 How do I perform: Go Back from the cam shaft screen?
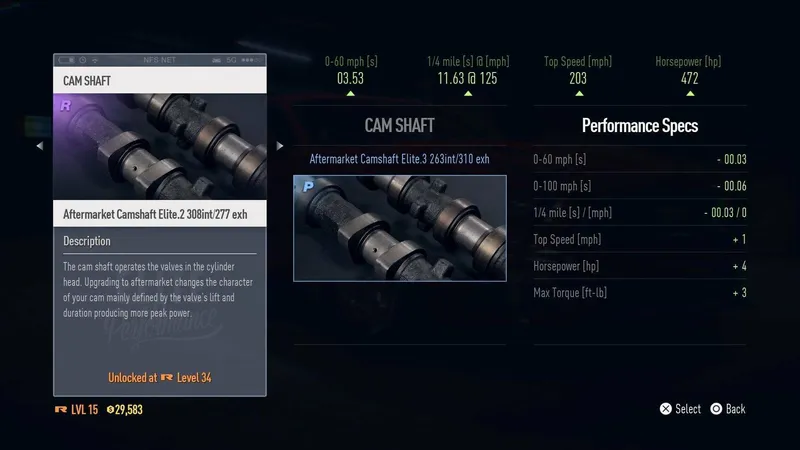coord(735,409)
